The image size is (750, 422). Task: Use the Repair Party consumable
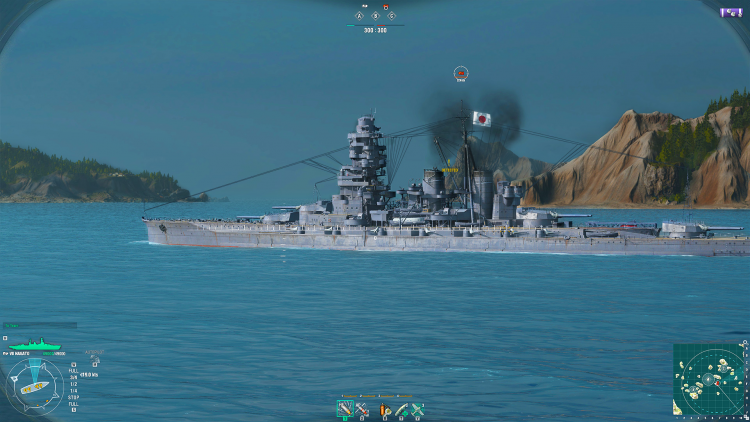402,408
